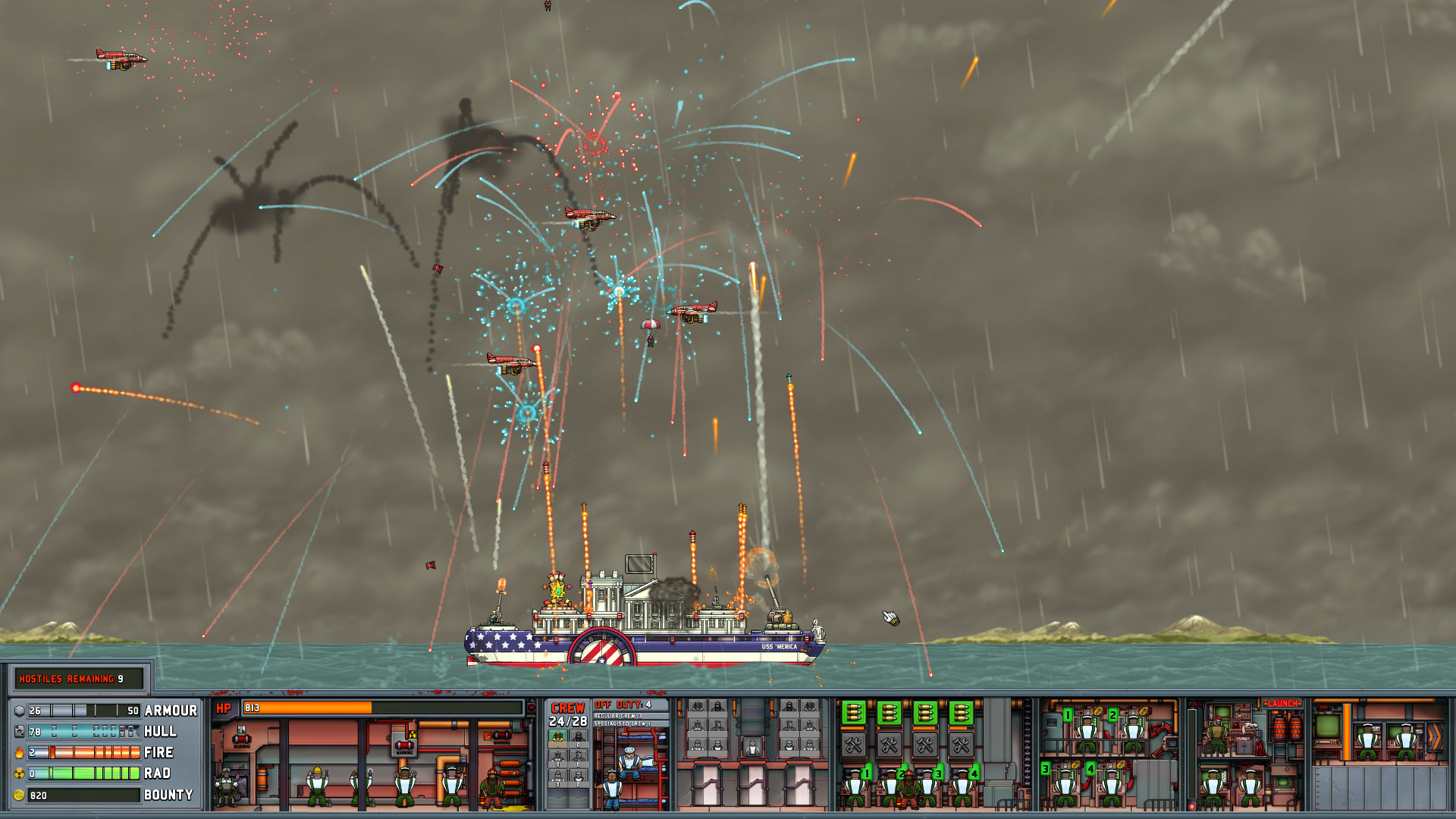Click the gold coin icon beside the BOUNTY value
This screenshot has height=819, width=1456.
[x=19, y=794]
